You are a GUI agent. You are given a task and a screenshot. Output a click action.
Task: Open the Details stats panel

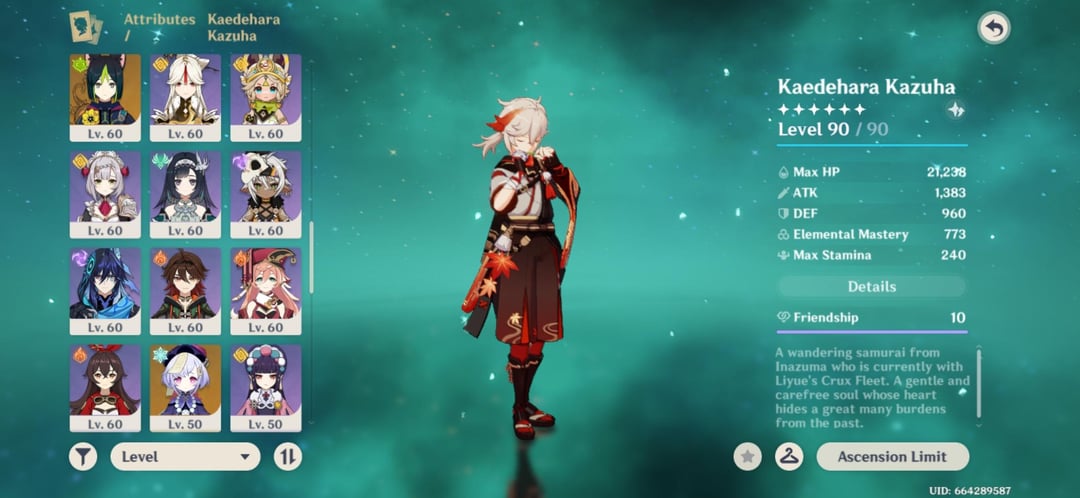pos(871,287)
